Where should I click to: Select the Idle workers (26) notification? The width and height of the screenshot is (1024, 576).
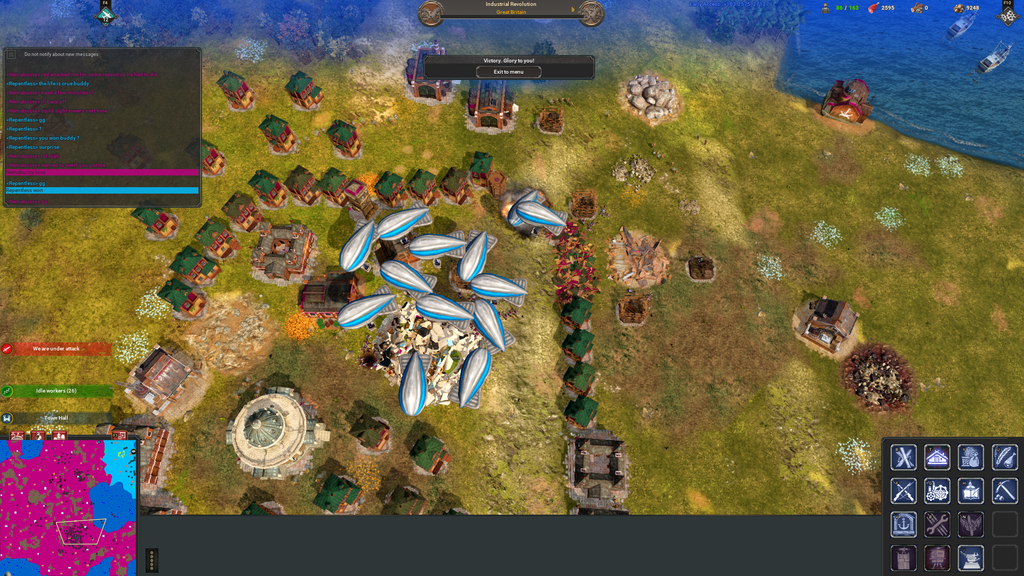[x=57, y=391]
